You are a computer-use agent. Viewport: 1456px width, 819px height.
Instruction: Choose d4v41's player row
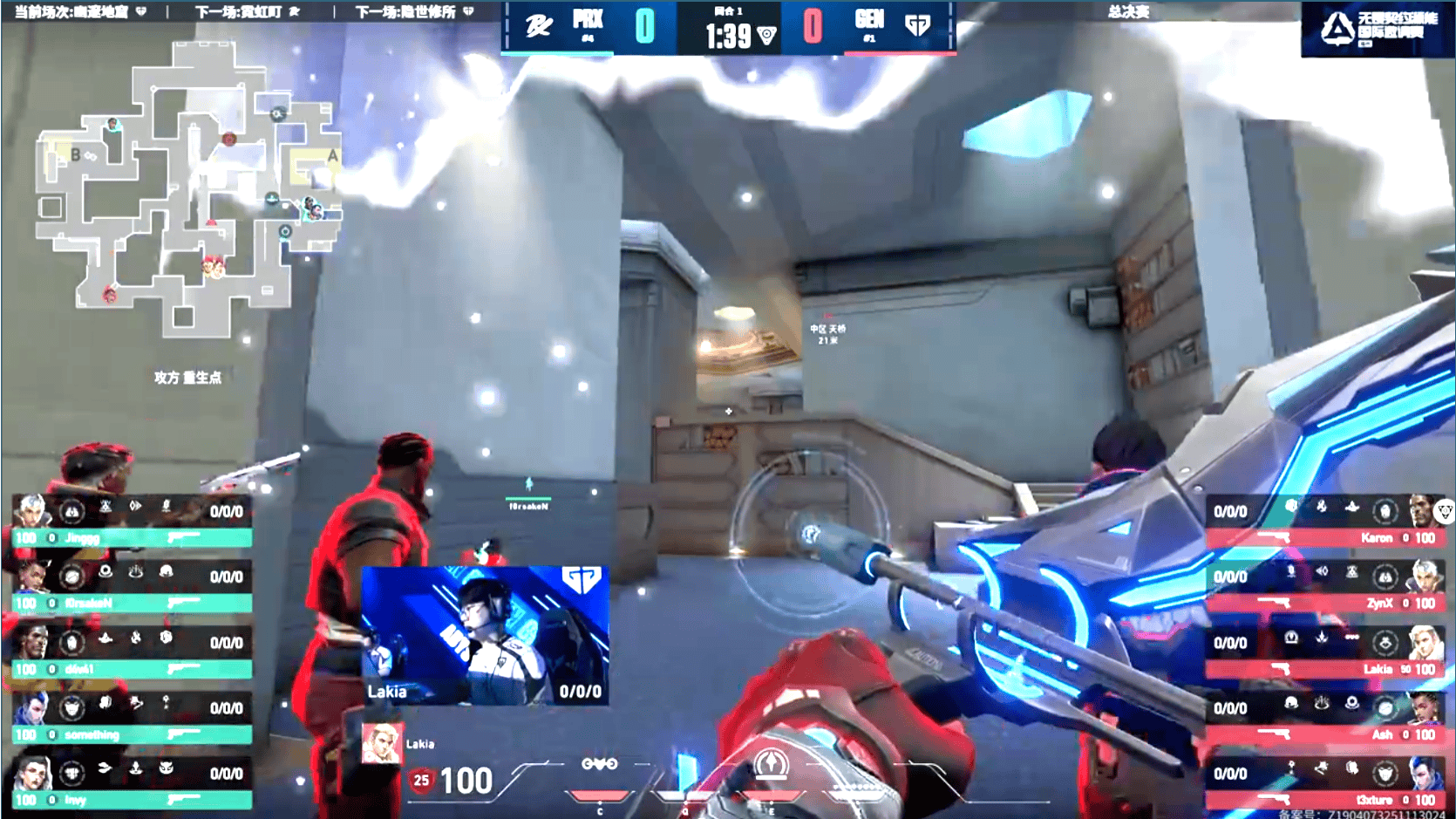click(x=133, y=653)
